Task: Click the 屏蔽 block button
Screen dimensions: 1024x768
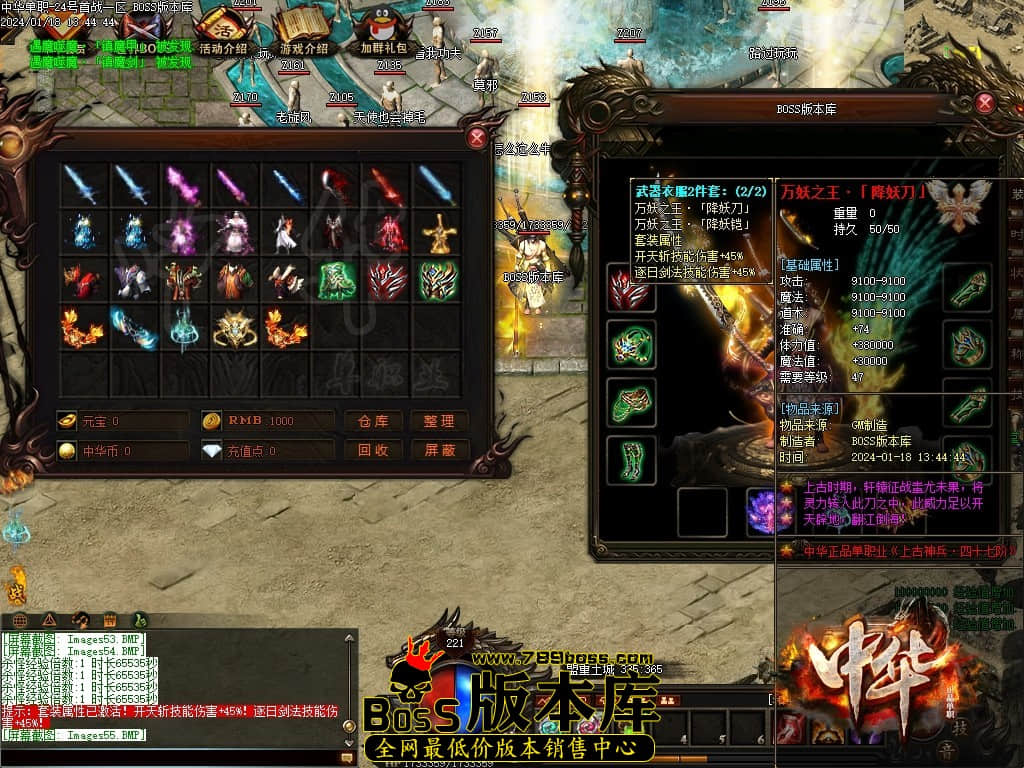Action: click(x=439, y=450)
